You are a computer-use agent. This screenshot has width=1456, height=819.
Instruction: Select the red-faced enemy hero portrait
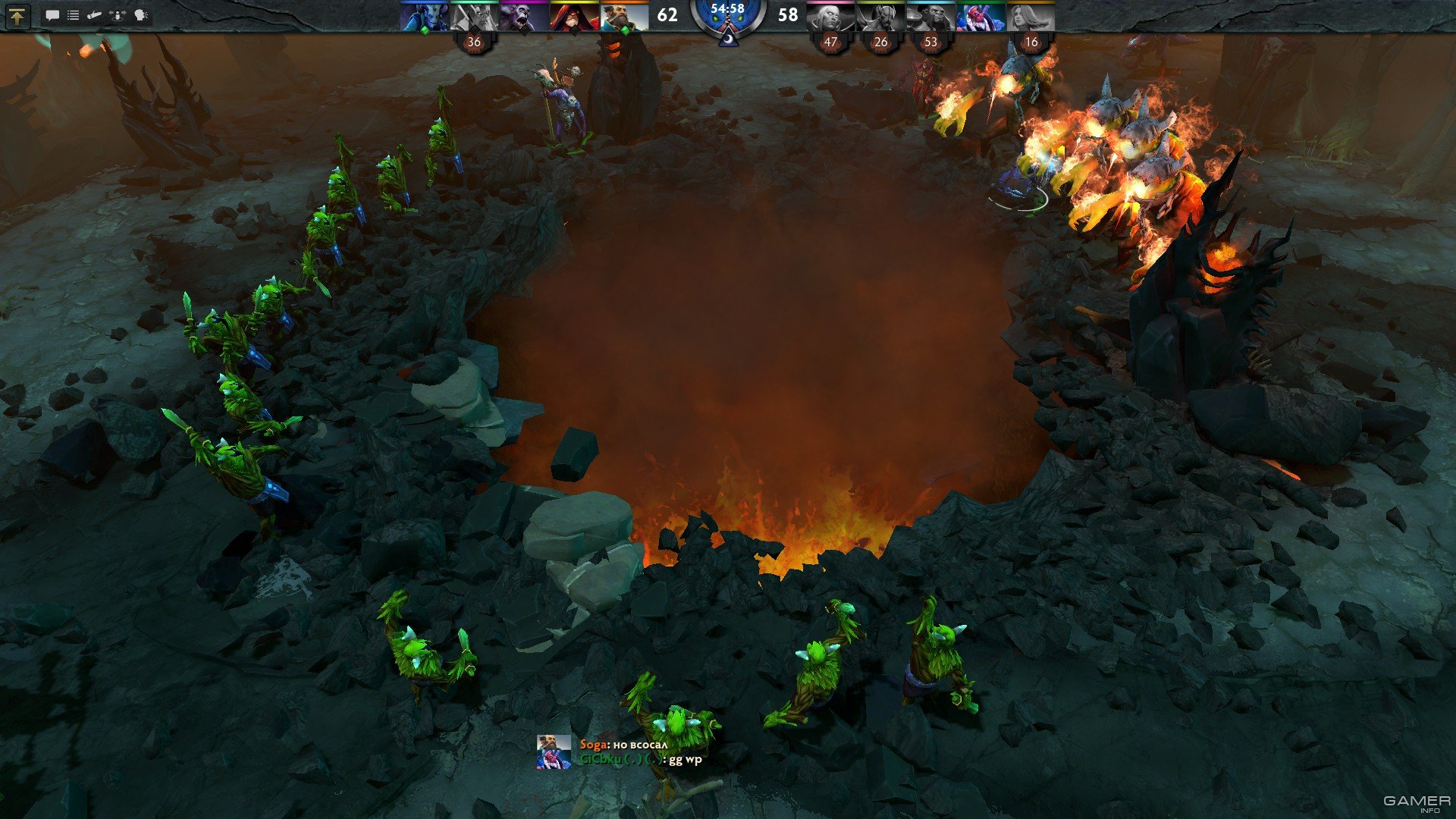981,17
